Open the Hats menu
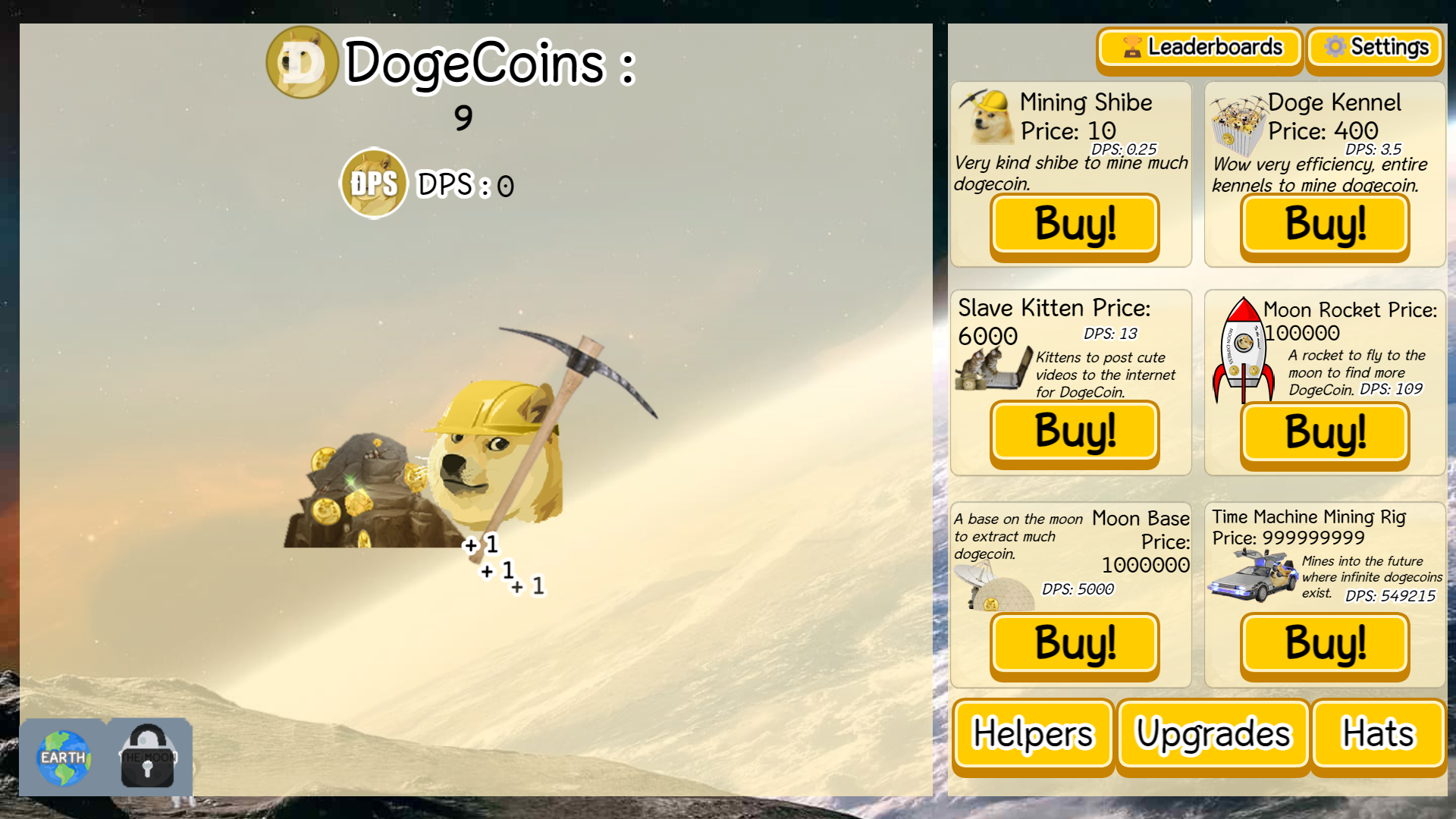The image size is (1456, 819). point(1378,733)
